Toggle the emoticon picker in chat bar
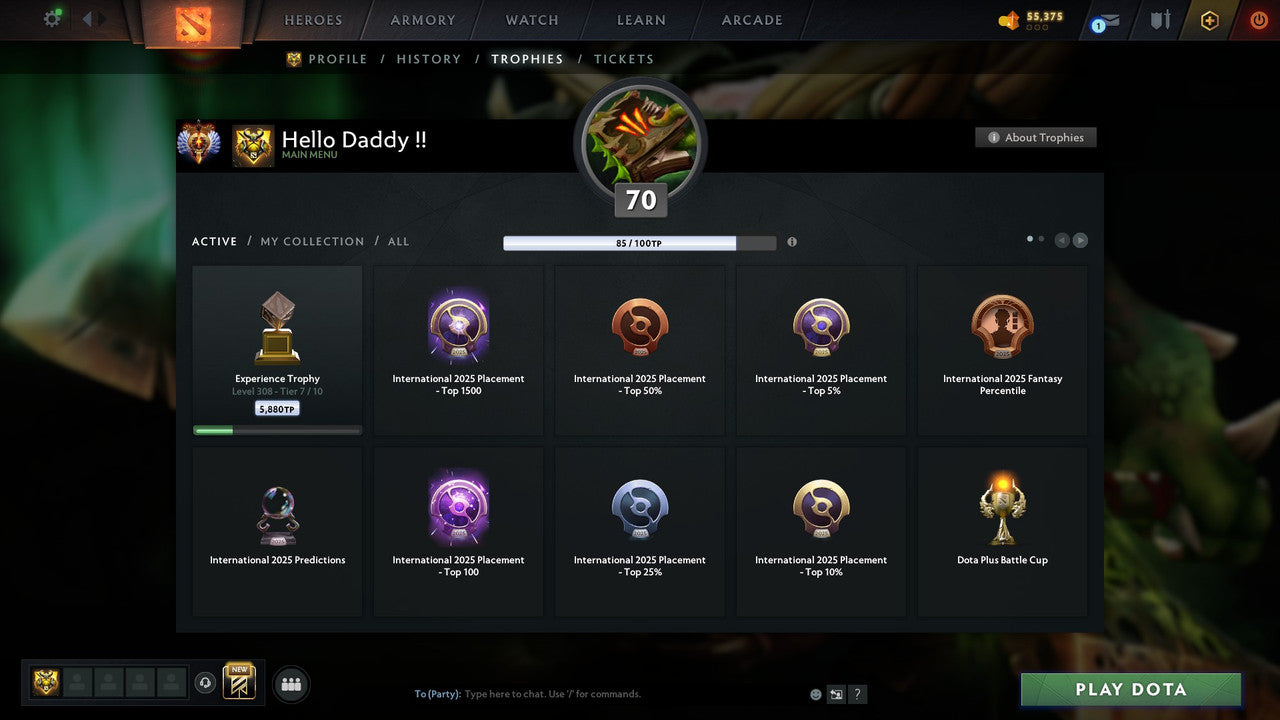1280x720 pixels. 815,693
